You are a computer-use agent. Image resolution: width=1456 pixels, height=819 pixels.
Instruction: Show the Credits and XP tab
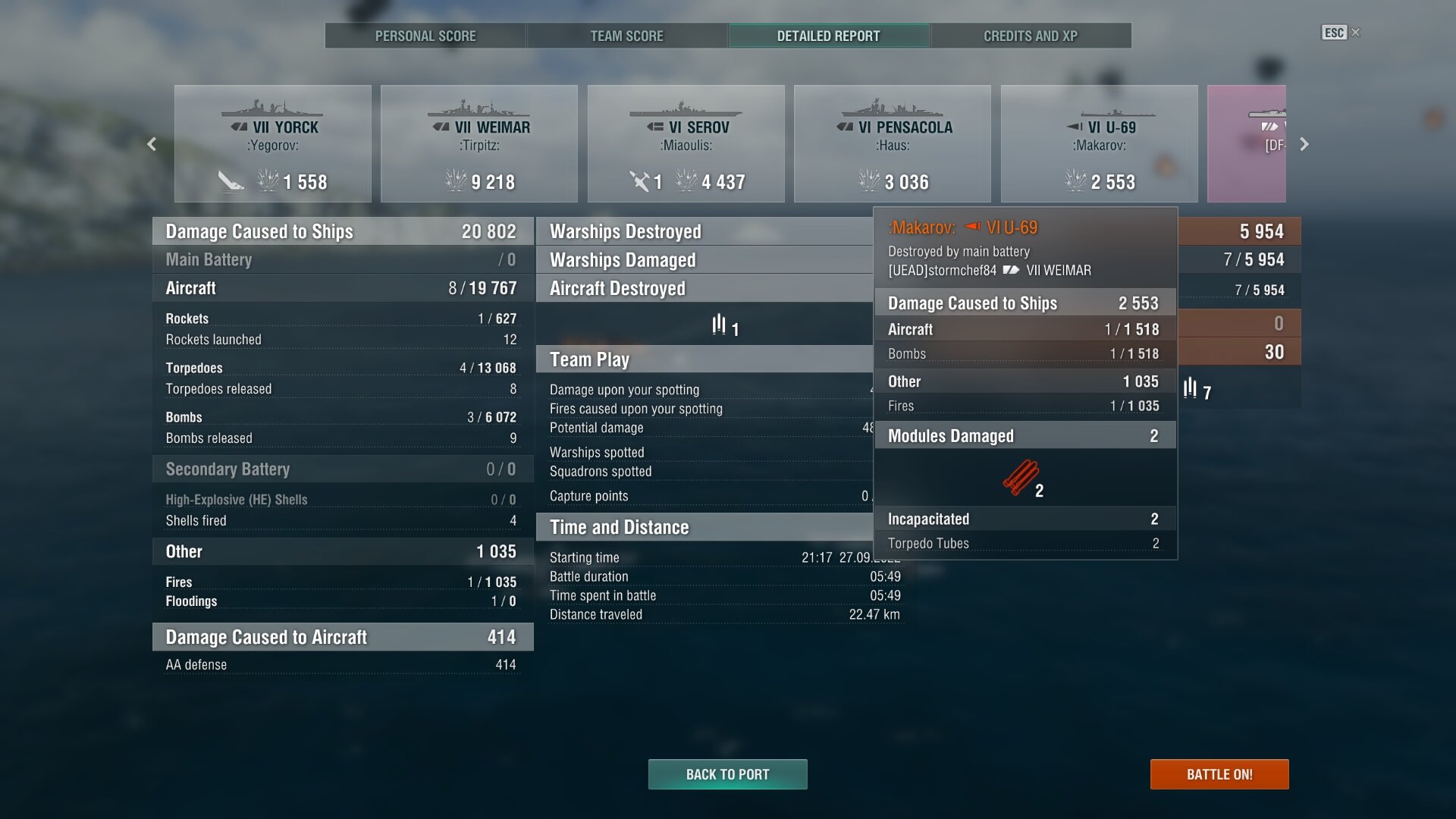click(x=1031, y=36)
